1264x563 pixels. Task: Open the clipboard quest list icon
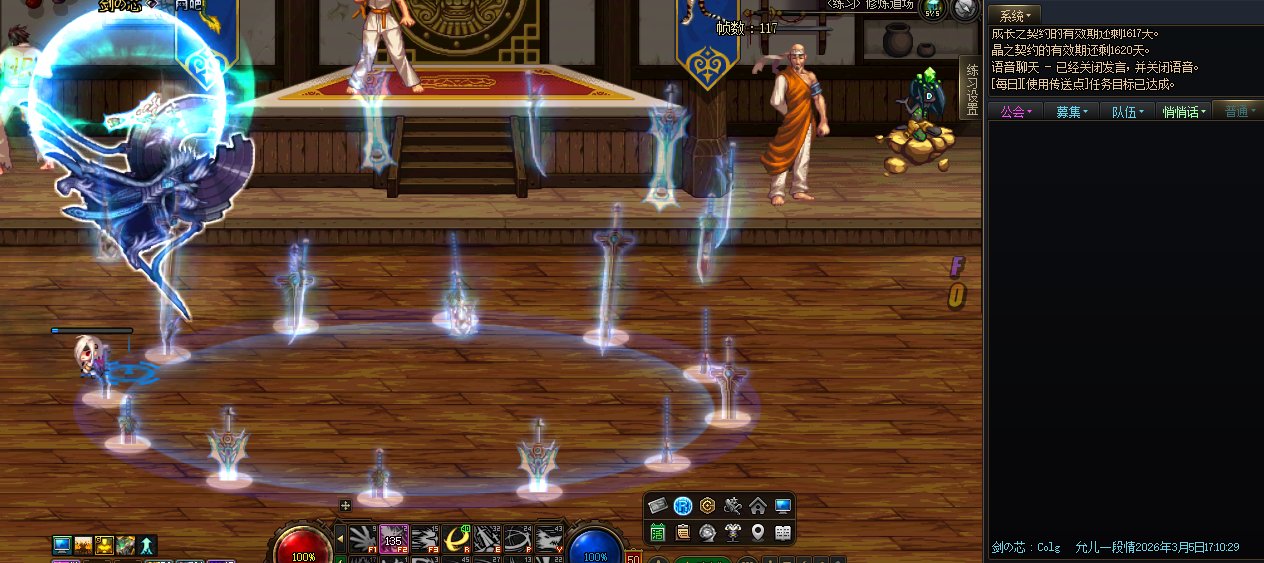click(x=683, y=531)
